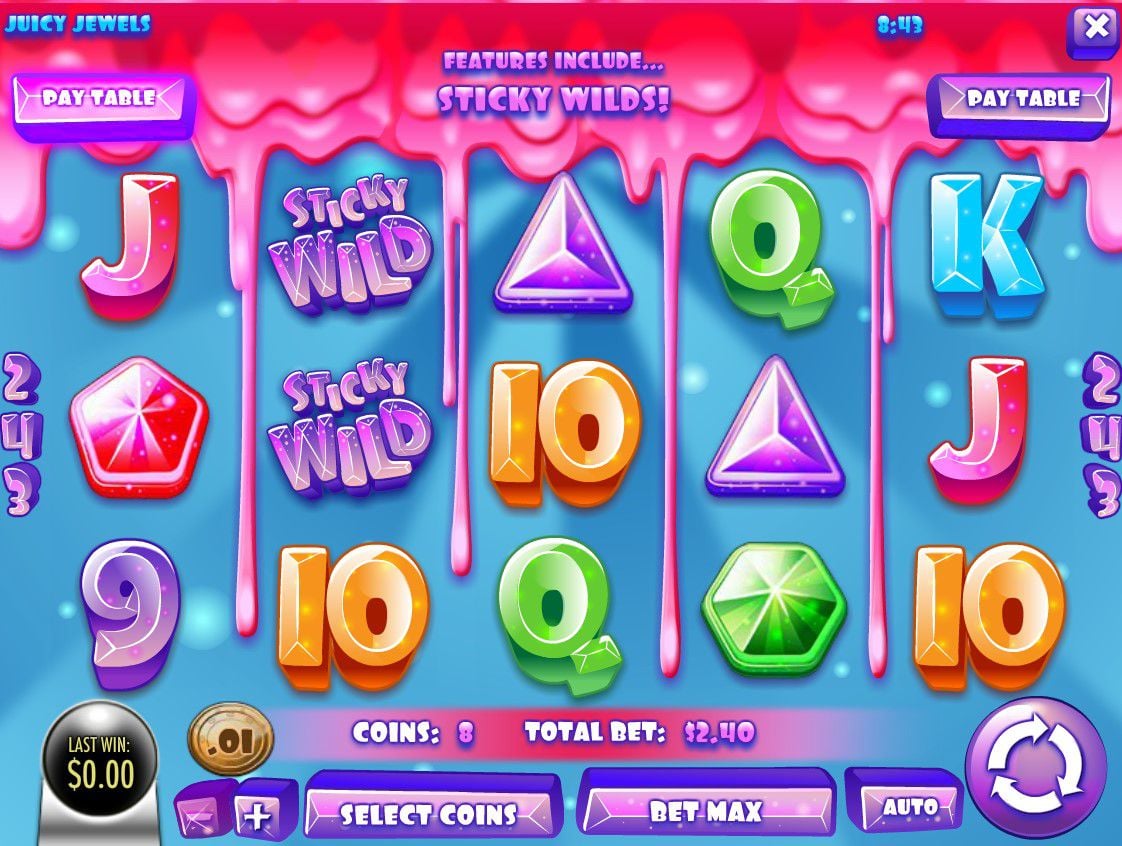Close the game with the X button
Screen dimensions: 1122x846
pyautogui.click(x=1095, y=28)
